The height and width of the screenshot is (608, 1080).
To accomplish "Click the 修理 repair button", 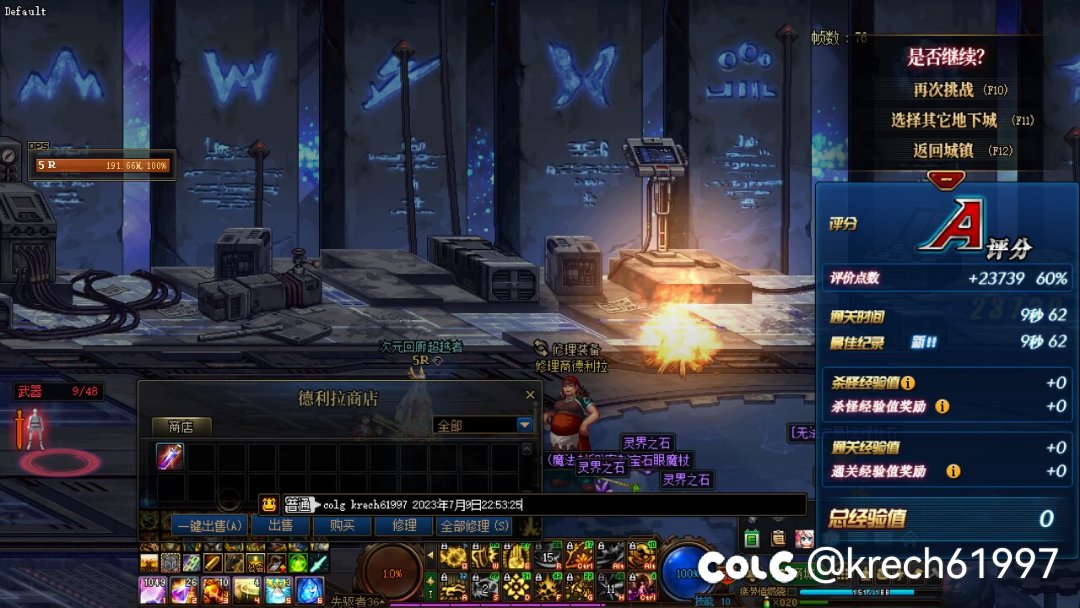I will pyautogui.click(x=404, y=525).
